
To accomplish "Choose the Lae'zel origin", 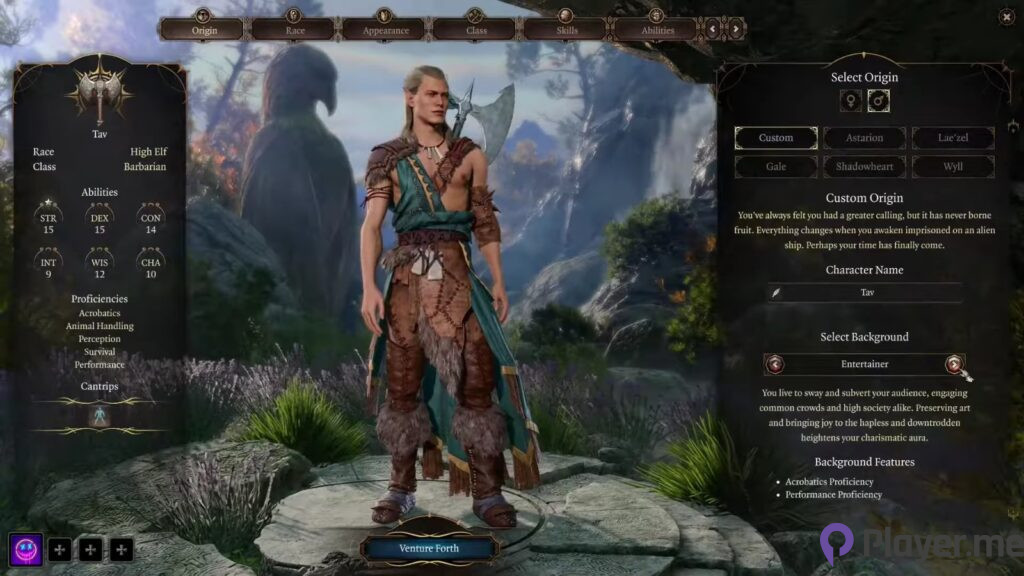I will click(x=953, y=138).
